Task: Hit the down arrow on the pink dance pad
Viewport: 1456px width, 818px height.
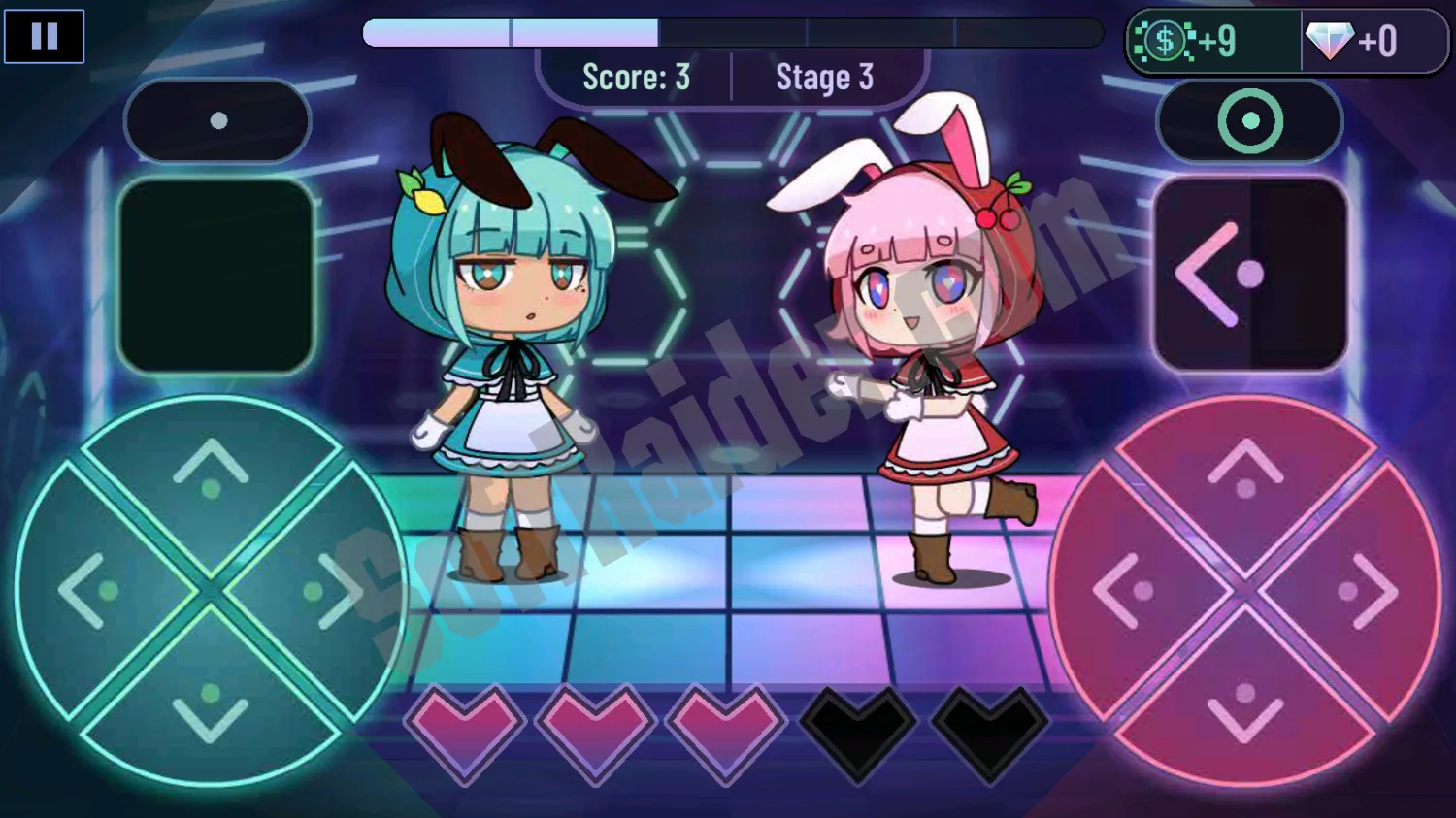Action: pyautogui.click(x=1245, y=706)
